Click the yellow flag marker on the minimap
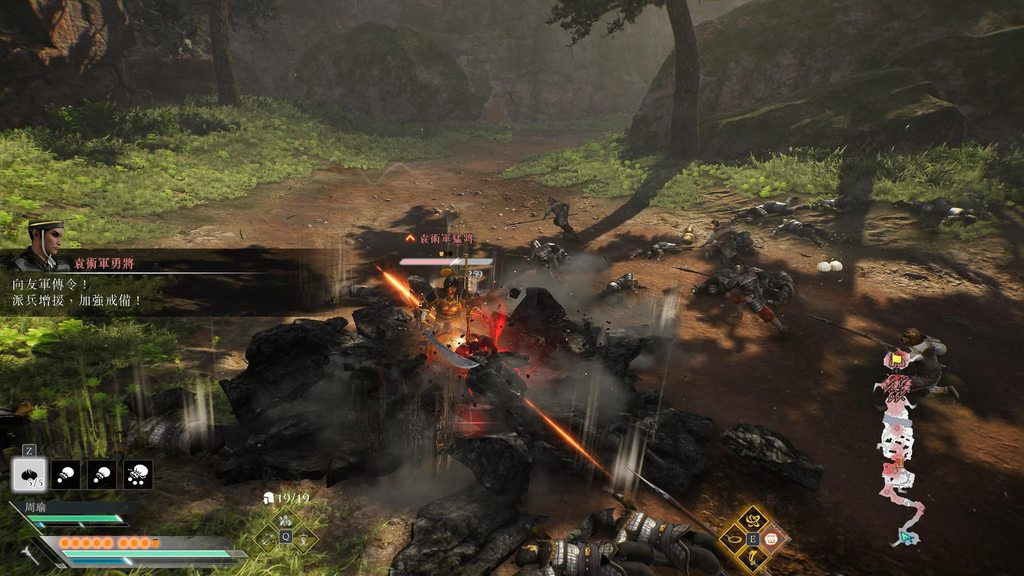 (x=896, y=358)
